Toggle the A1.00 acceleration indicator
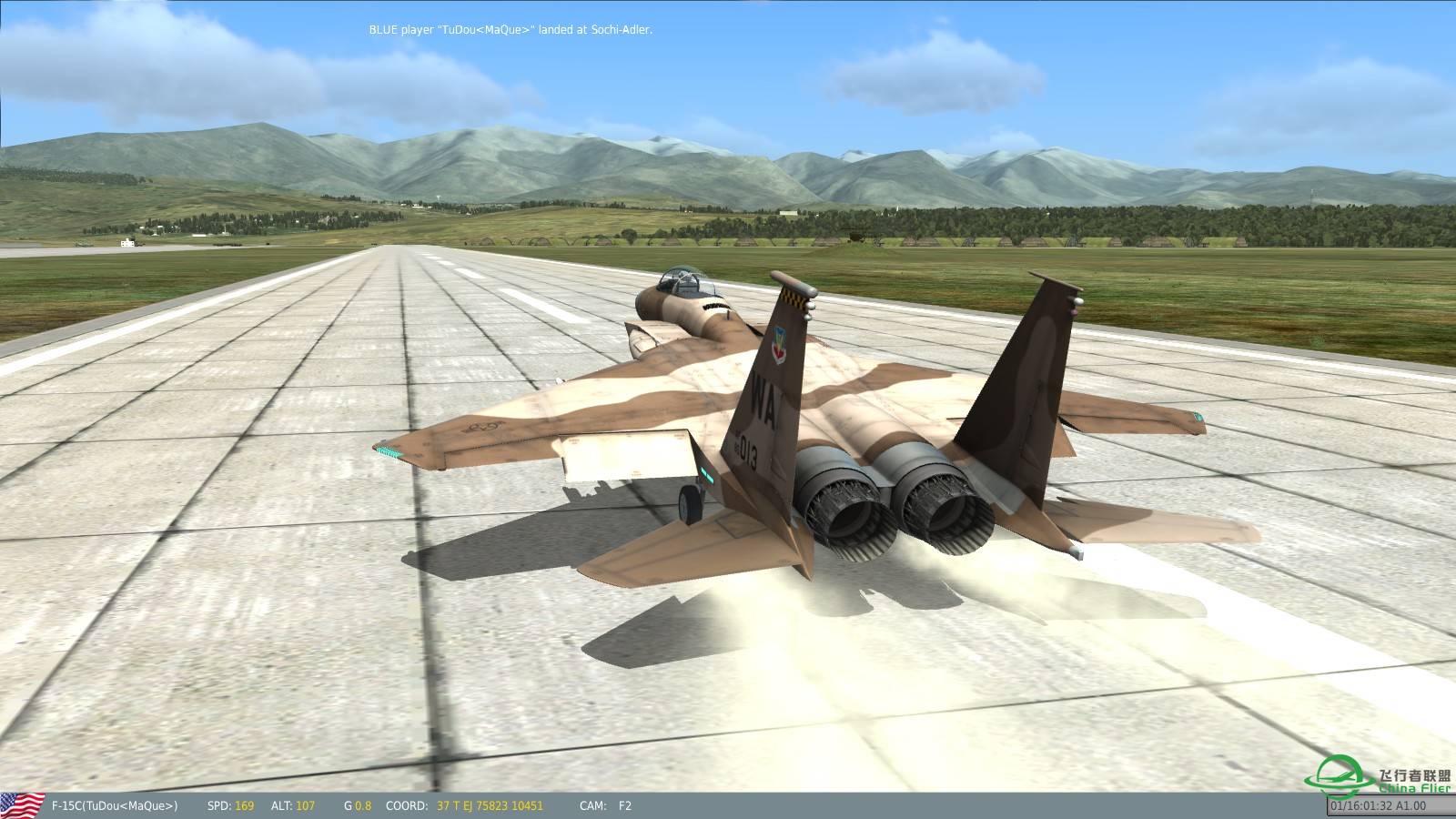Viewport: 1456px width, 819px height. tap(1410, 804)
